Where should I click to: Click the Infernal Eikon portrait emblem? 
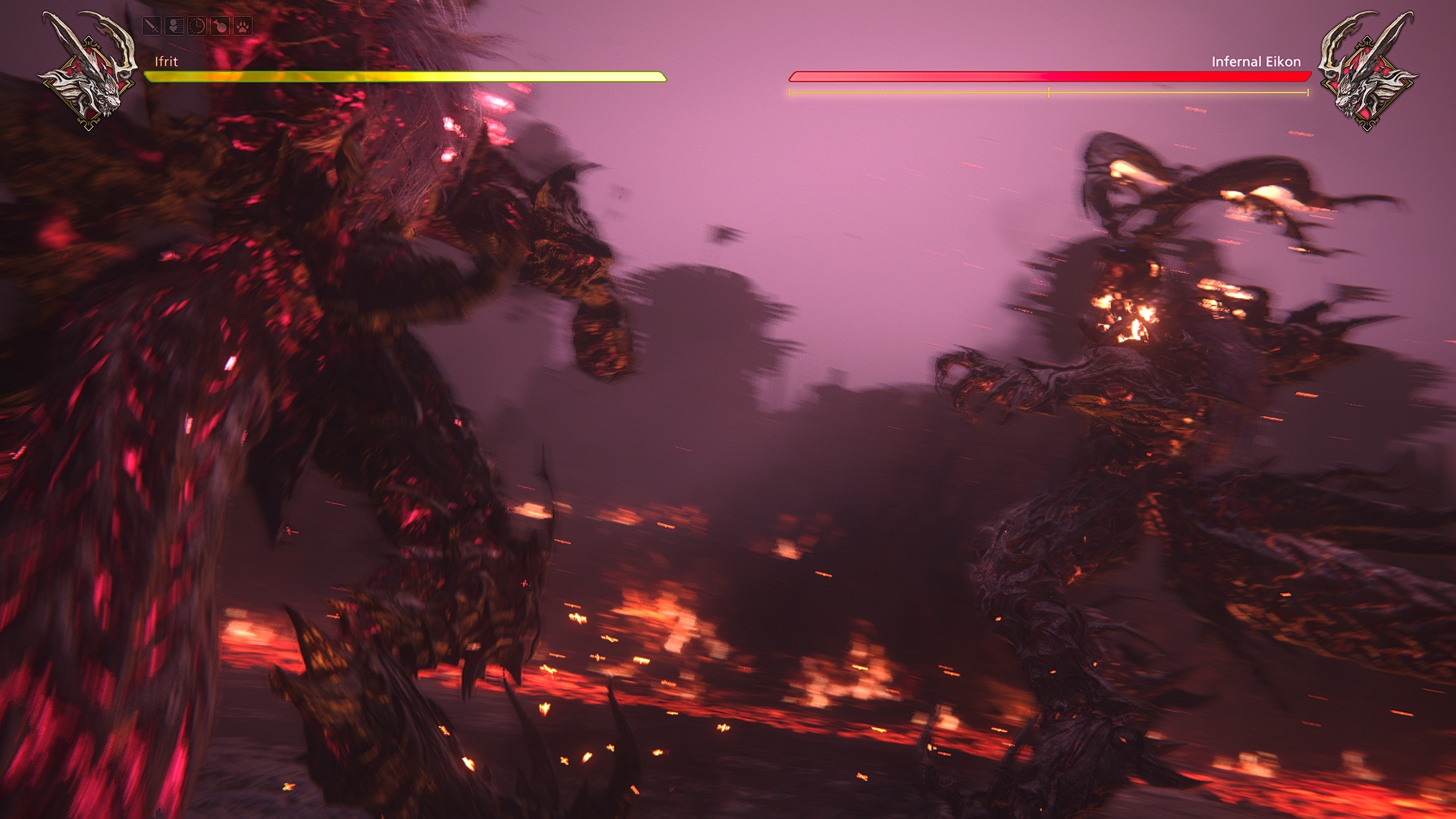click(1367, 71)
